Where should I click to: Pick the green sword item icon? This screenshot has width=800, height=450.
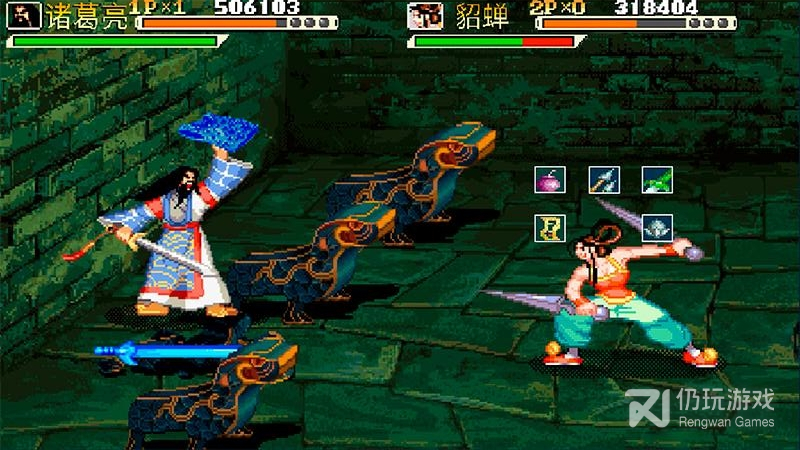657,180
